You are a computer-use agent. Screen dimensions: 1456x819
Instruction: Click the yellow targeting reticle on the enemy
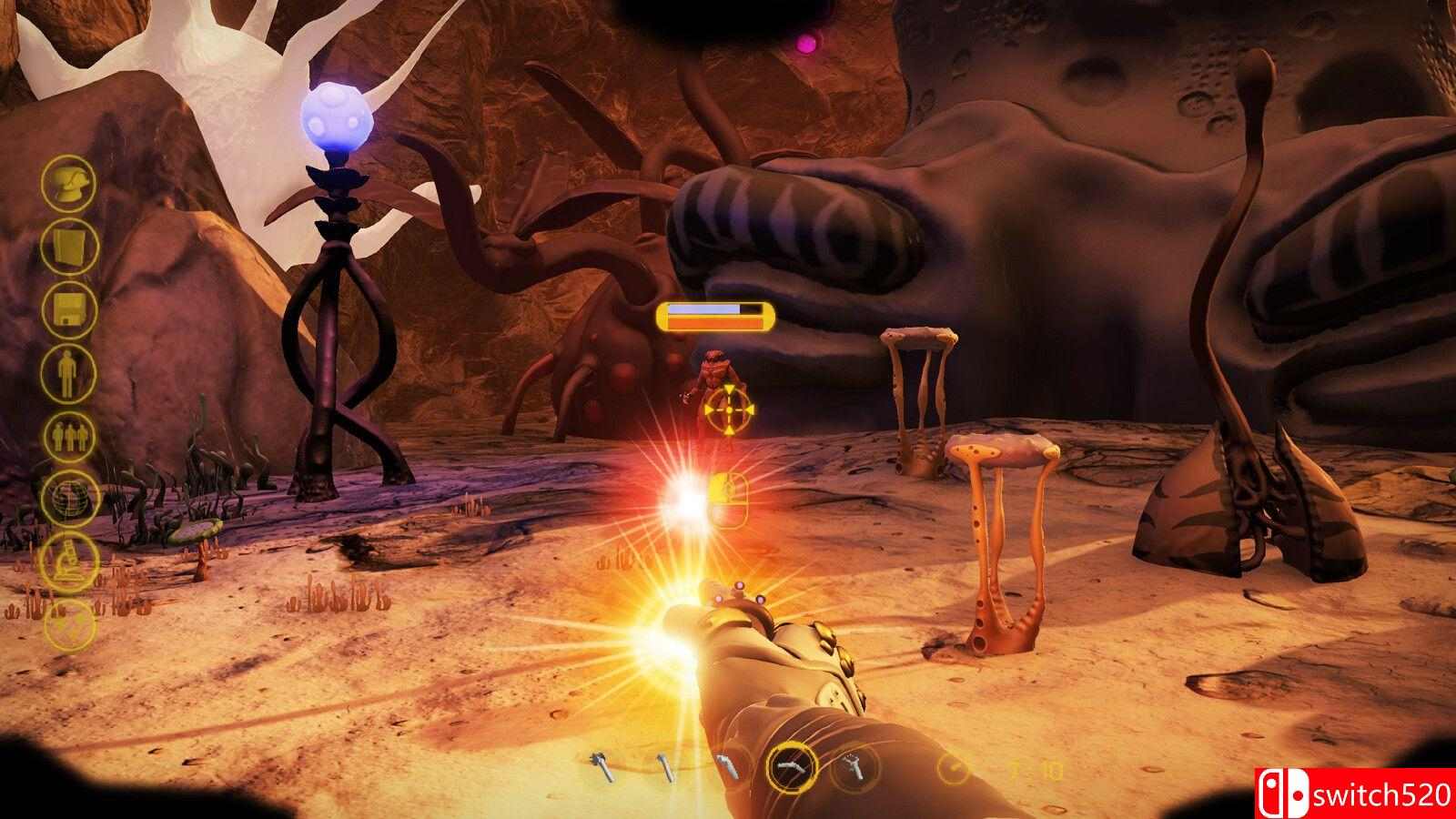pos(731,410)
